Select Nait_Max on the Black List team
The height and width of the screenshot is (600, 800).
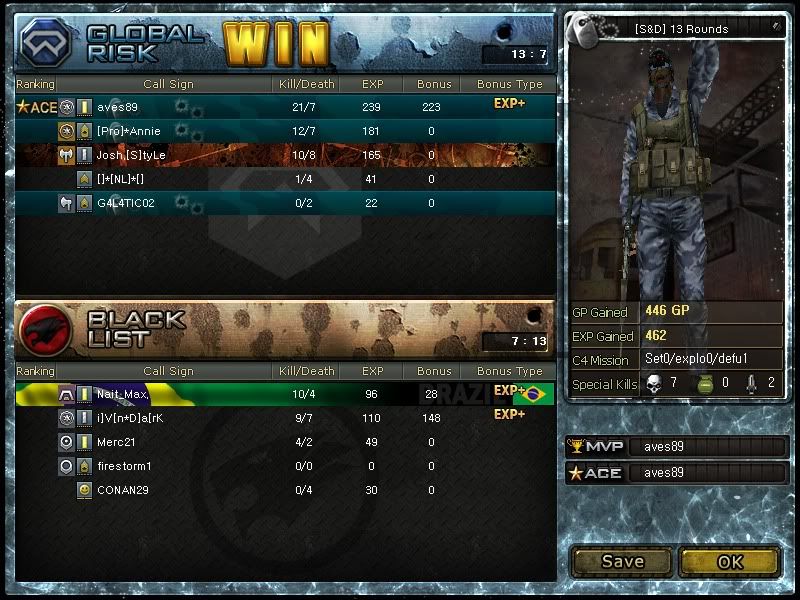coord(122,393)
